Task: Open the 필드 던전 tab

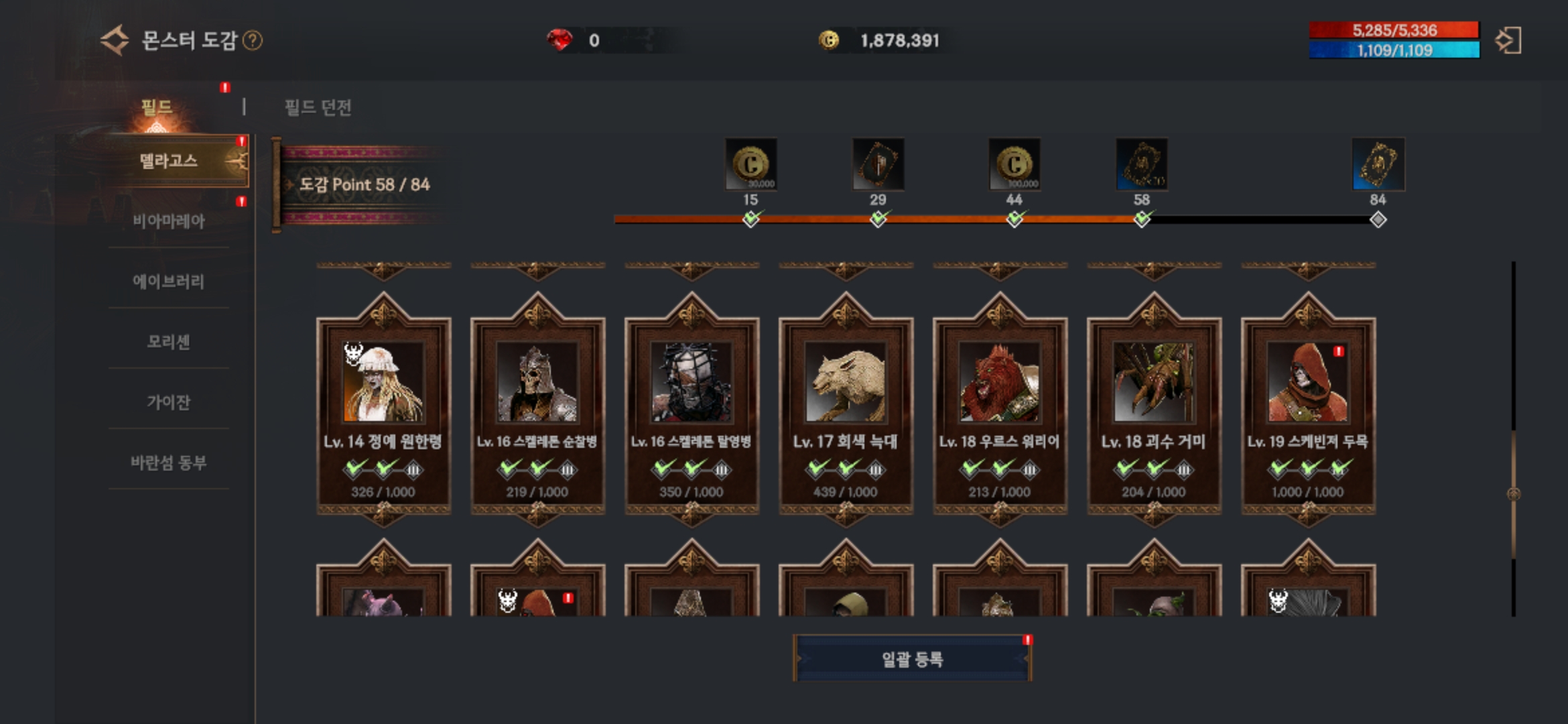Action: click(318, 107)
